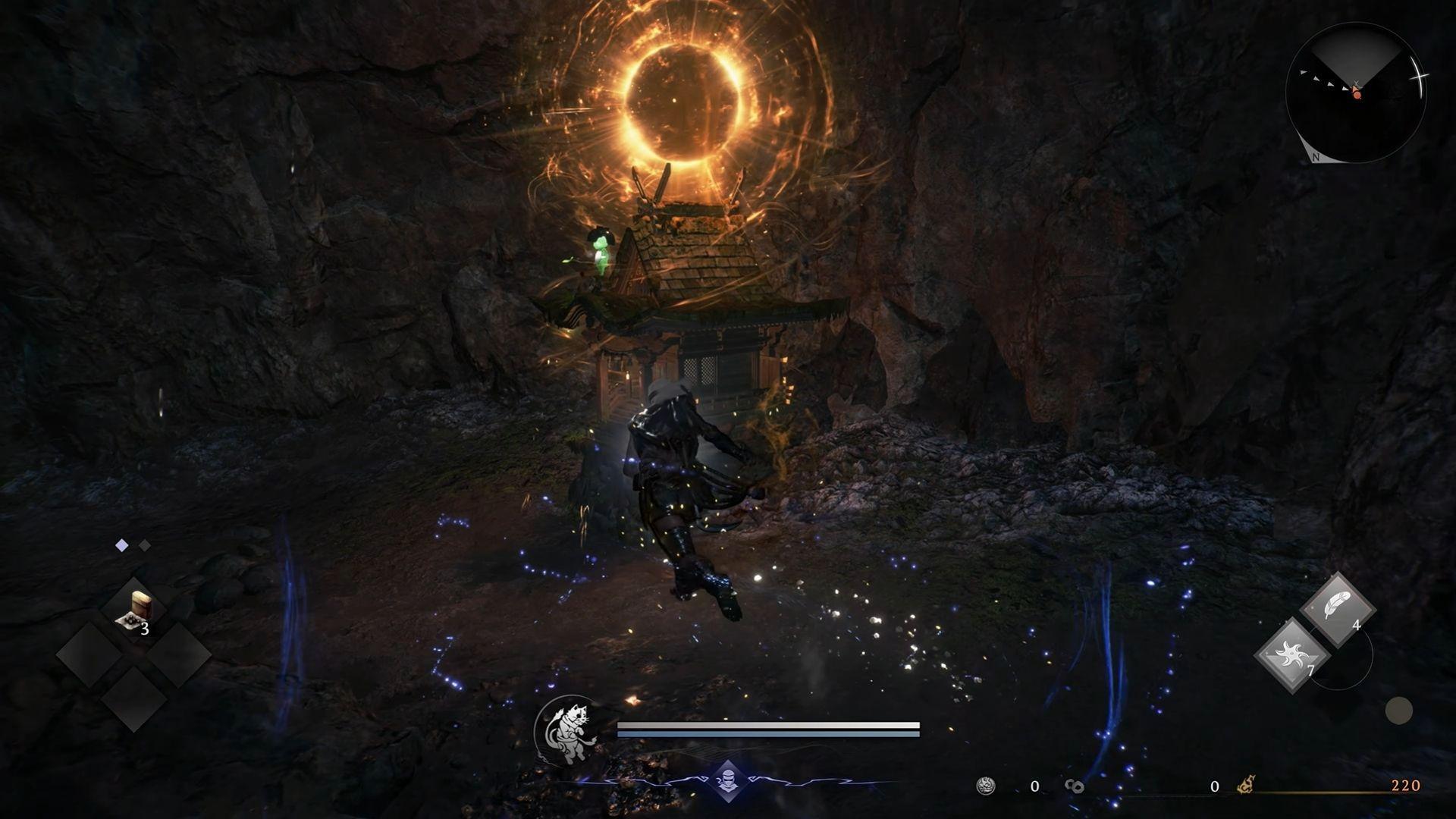Click the red player marker on the minimap
The image size is (1456, 819).
tap(1357, 95)
